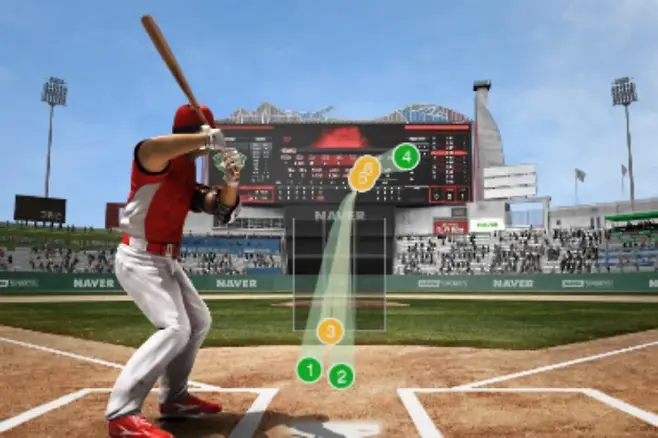658x438 pixels.
Task: Select the green pitch marker numbered 1
Action: click(x=309, y=370)
